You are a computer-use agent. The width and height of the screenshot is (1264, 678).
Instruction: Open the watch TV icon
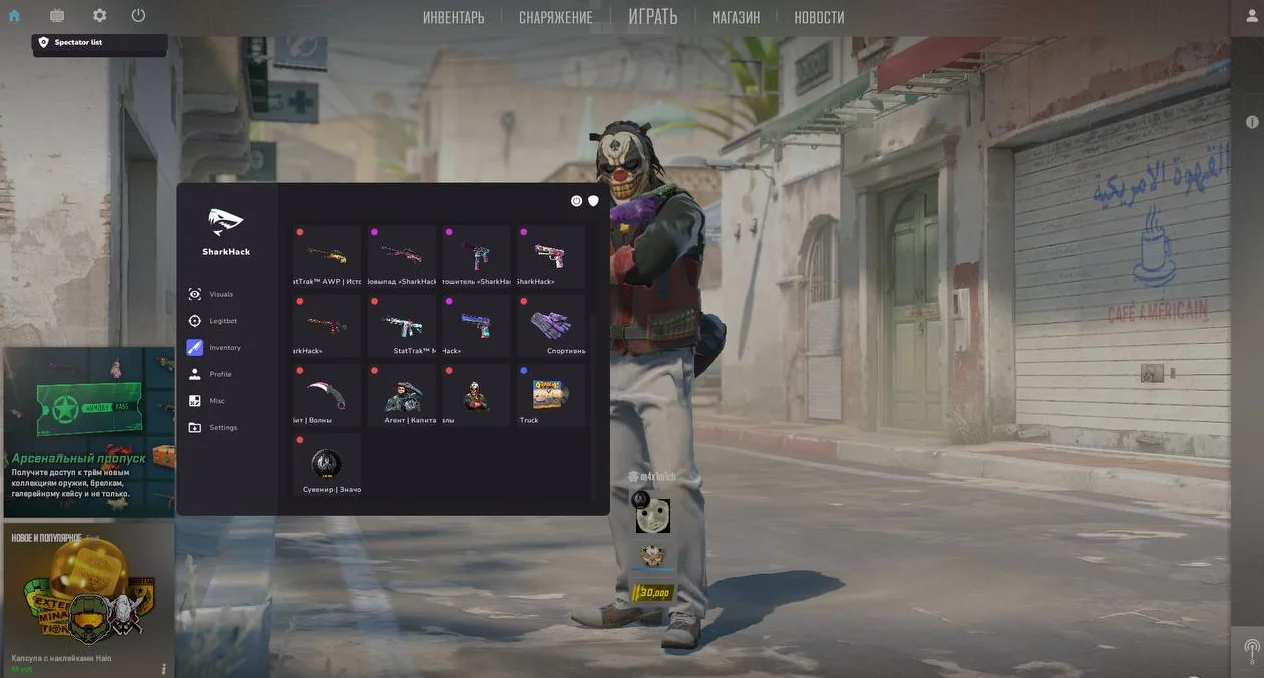pos(56,16)
